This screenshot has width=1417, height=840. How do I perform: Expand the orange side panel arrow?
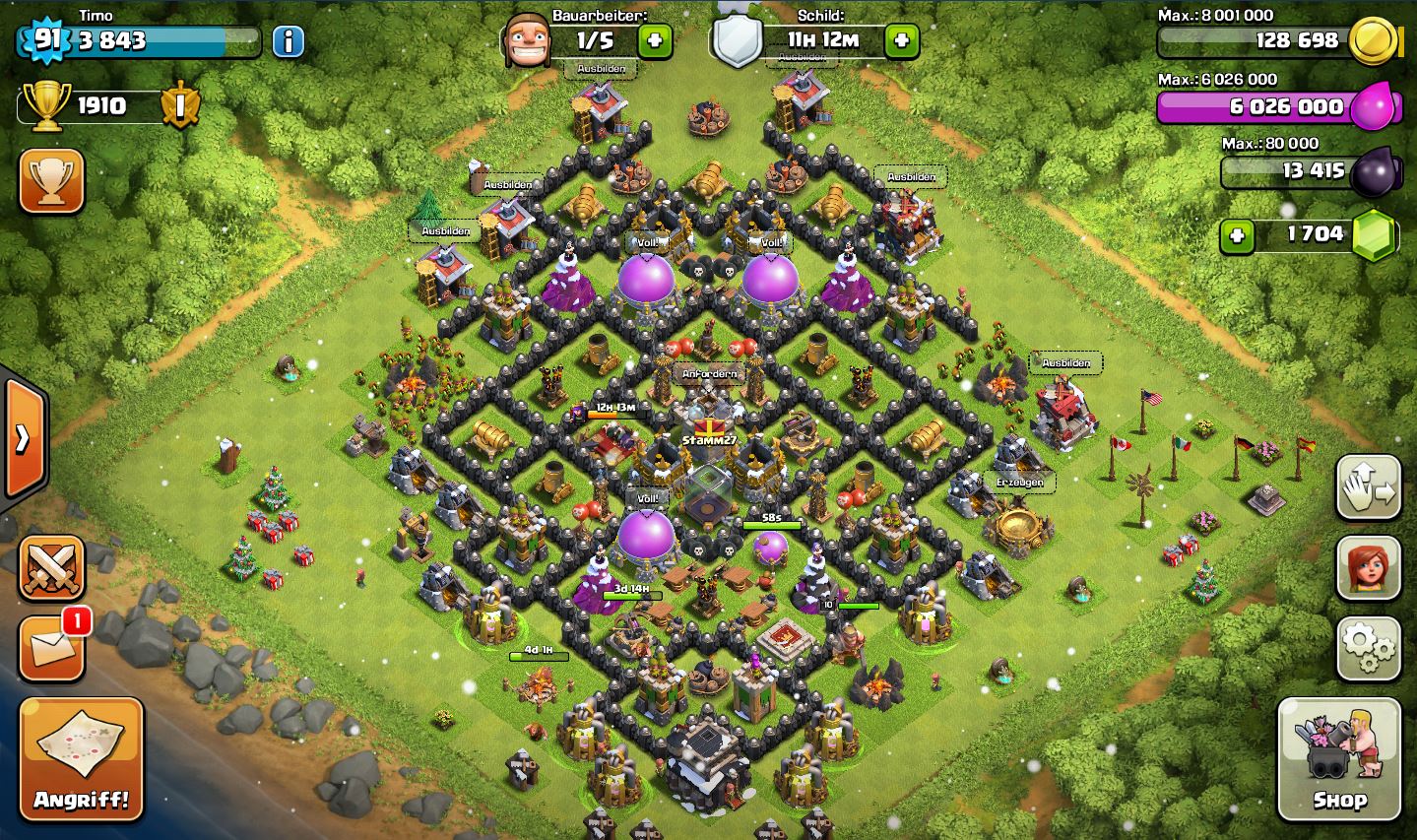click(x=24, y=439)
